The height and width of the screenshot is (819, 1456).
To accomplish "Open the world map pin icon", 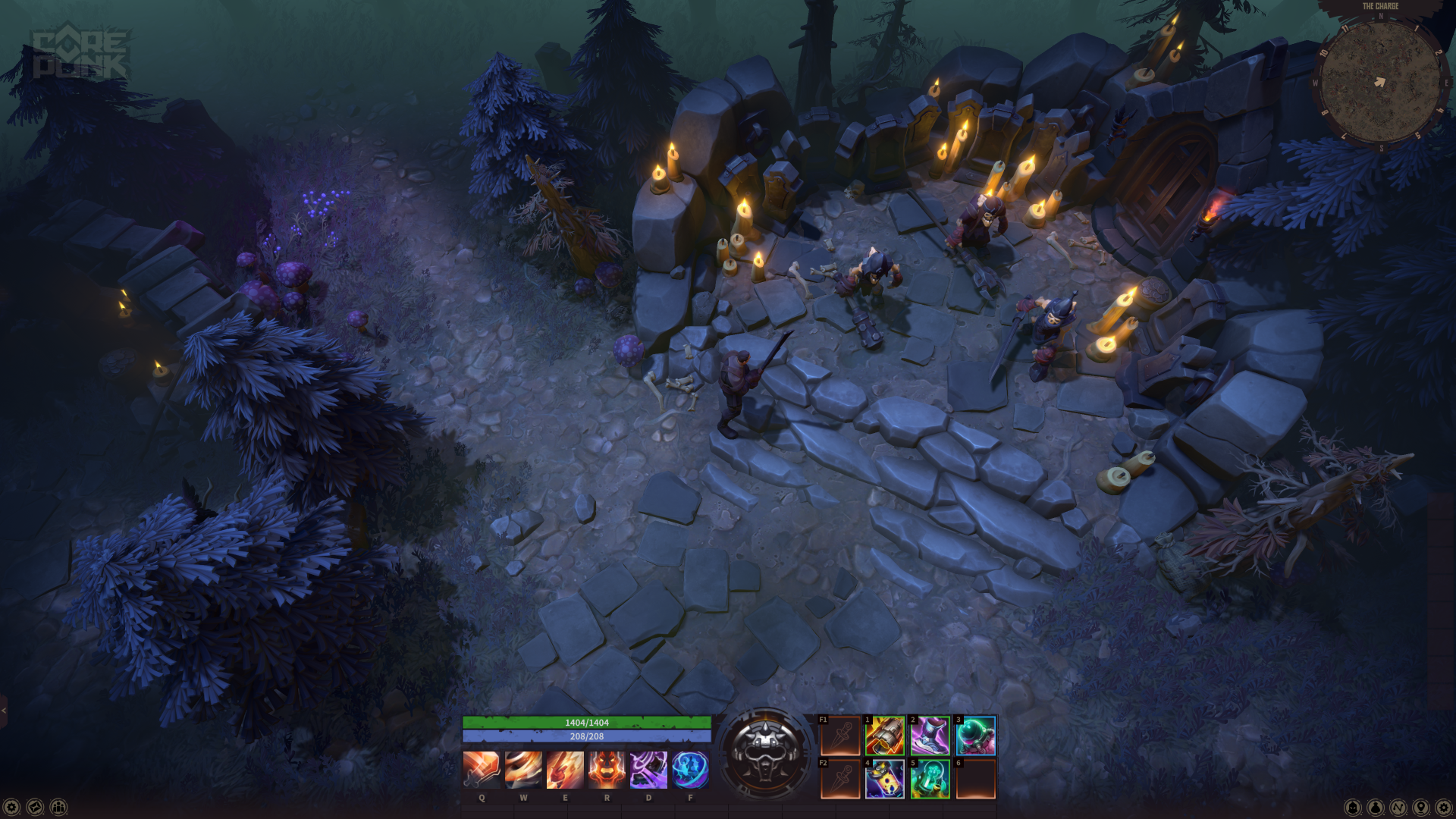I will click(x=1421, y=808).
